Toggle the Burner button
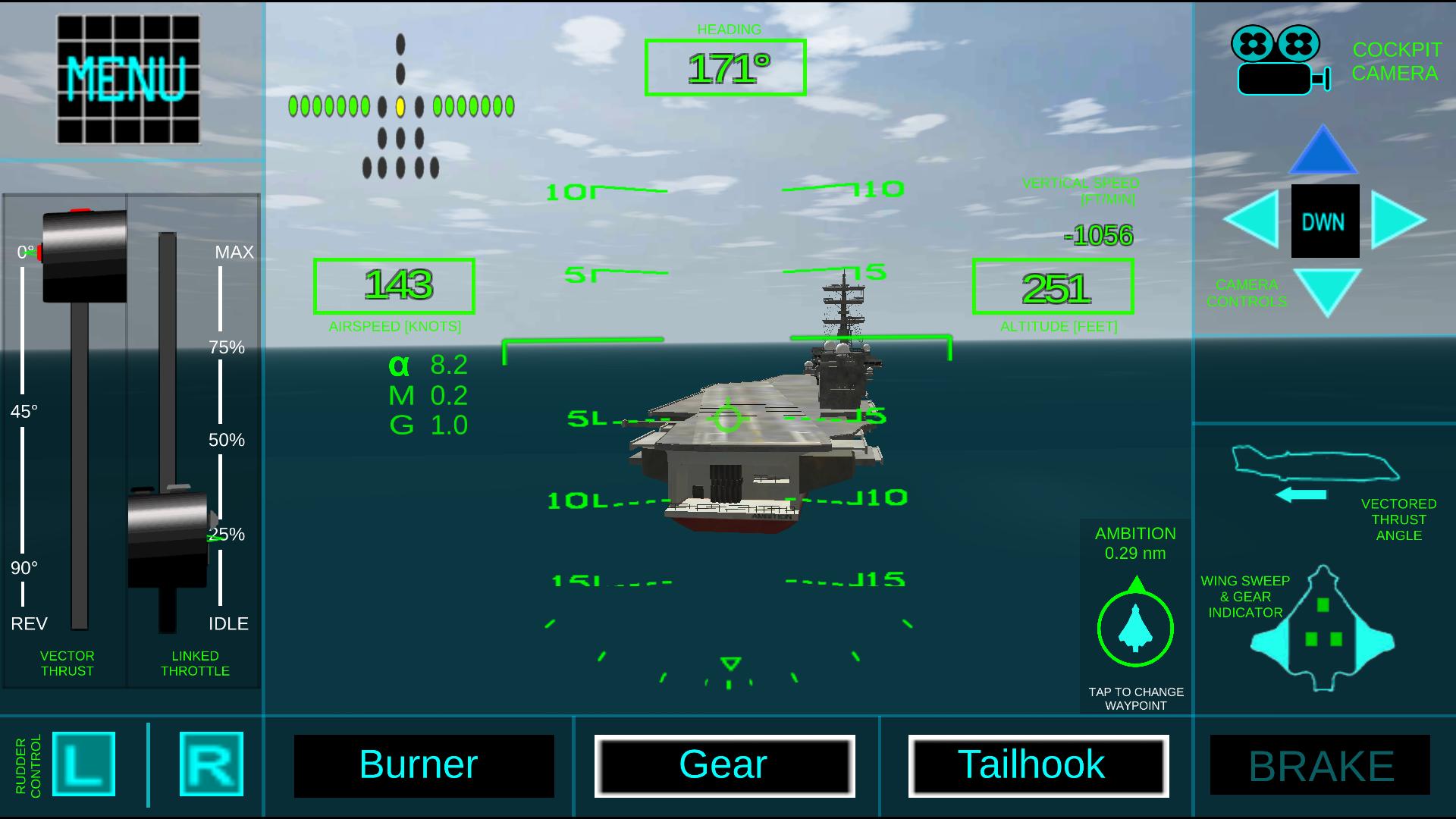Screen dimensions: 1456x819 [x=424, y=765]
